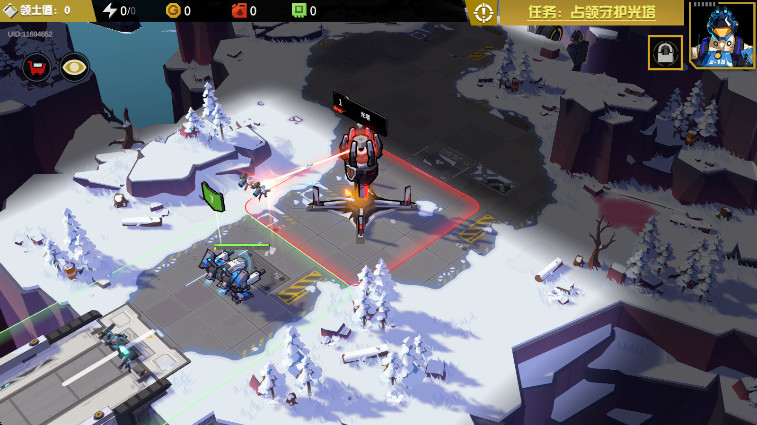Open the robot commander portrait
The height and width of the screenshot is (425, 757).
tap(722, 34)
